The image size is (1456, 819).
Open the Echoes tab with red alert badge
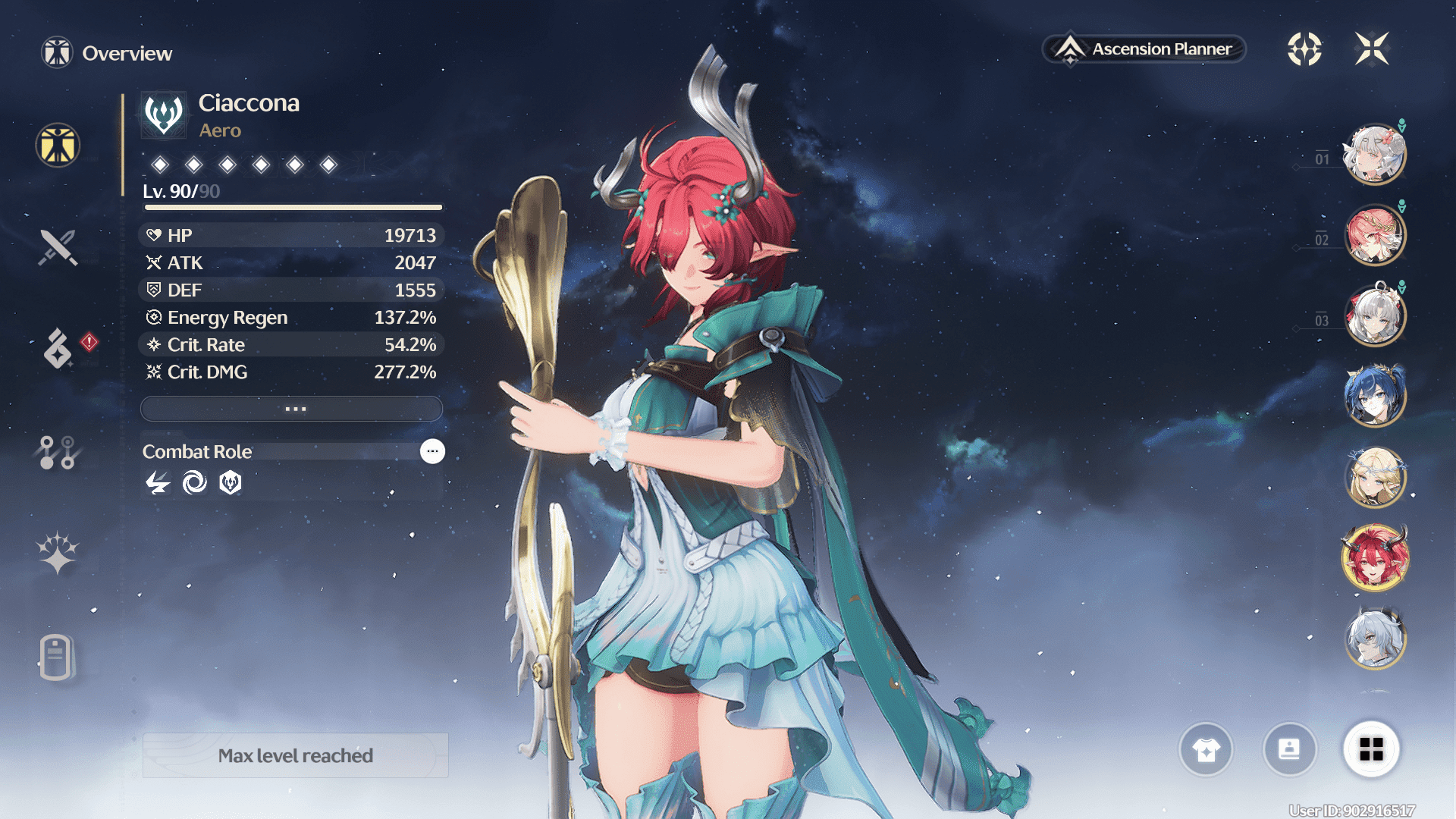[x=59, y=348]
